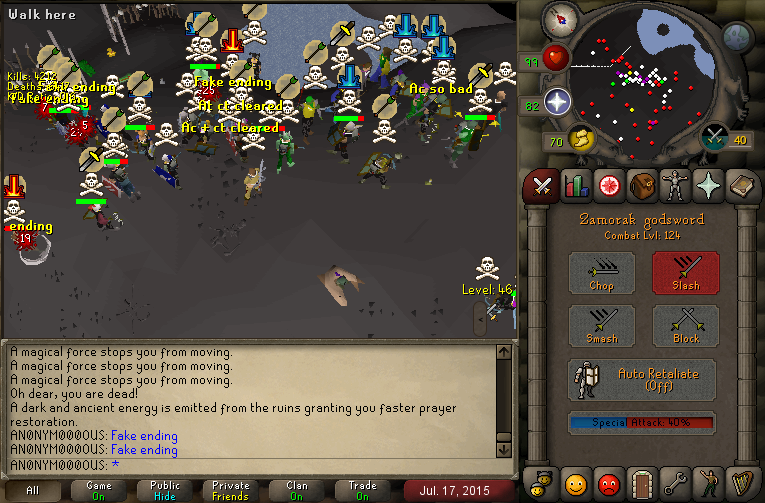Activate the Special Attack bar

pos(642,422)
